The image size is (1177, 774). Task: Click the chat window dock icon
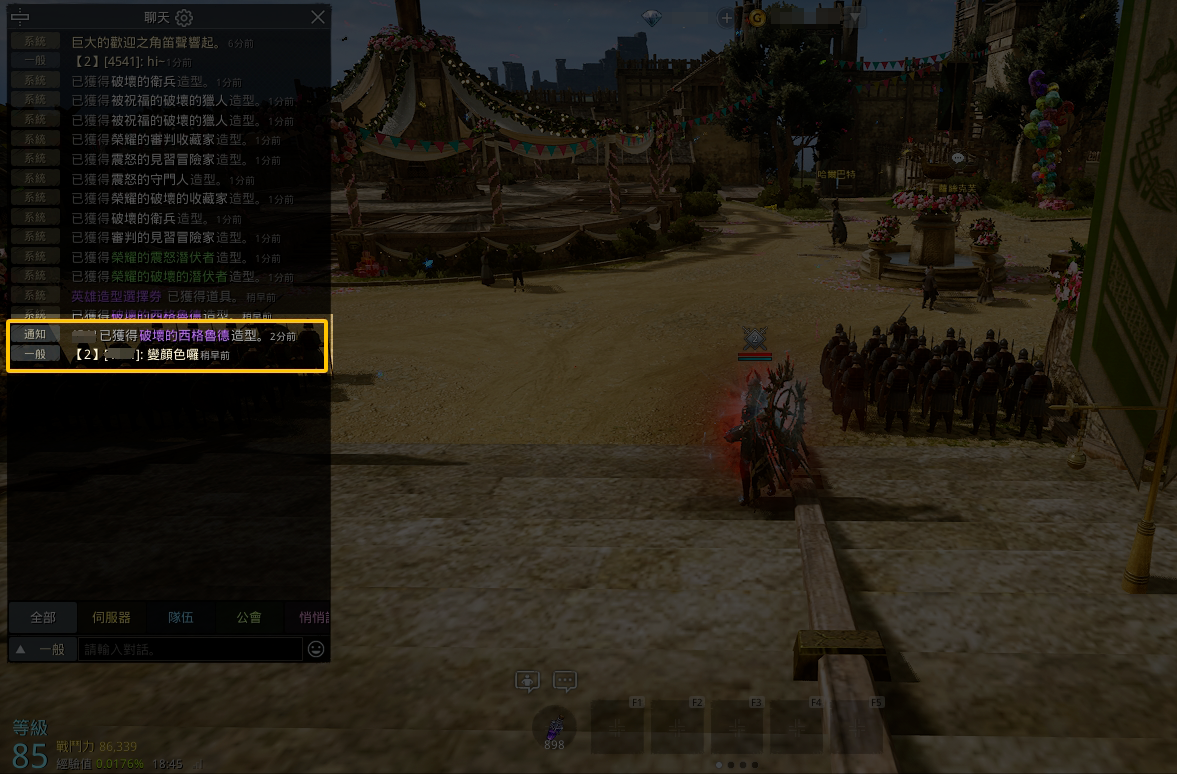[x=19, y=17]
